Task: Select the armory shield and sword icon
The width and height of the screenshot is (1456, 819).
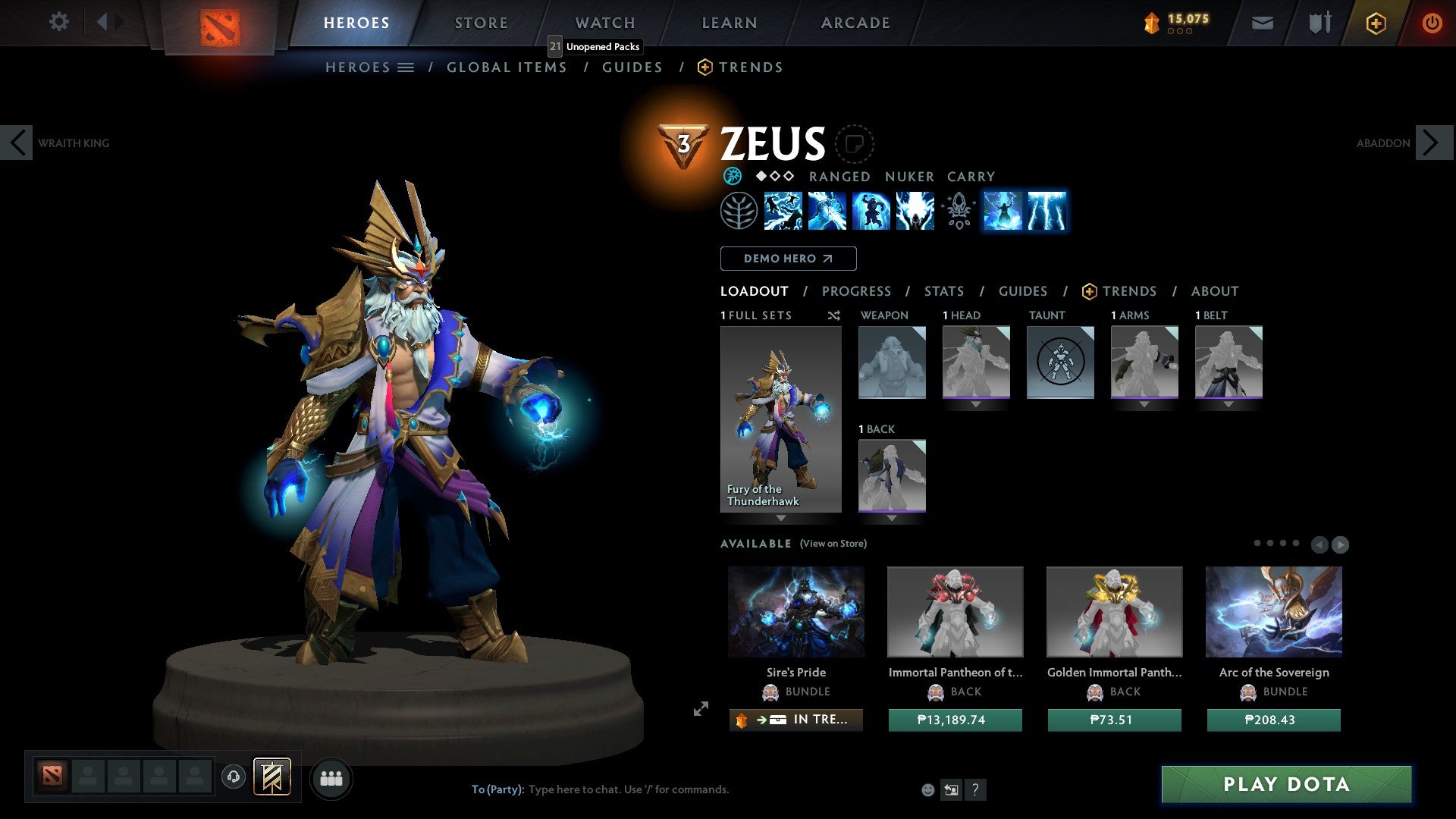Action: coord(1319,23)
